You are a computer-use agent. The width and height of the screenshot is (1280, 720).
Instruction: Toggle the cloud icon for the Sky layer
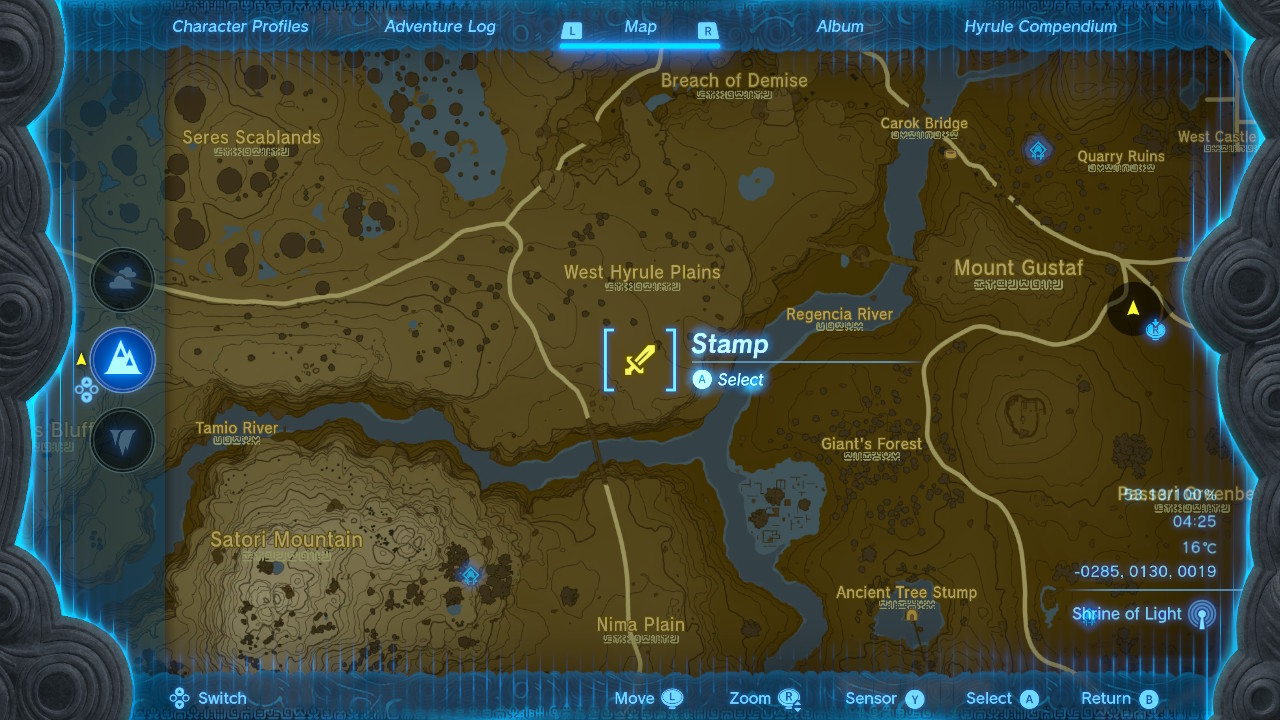(x=122, y=281)
